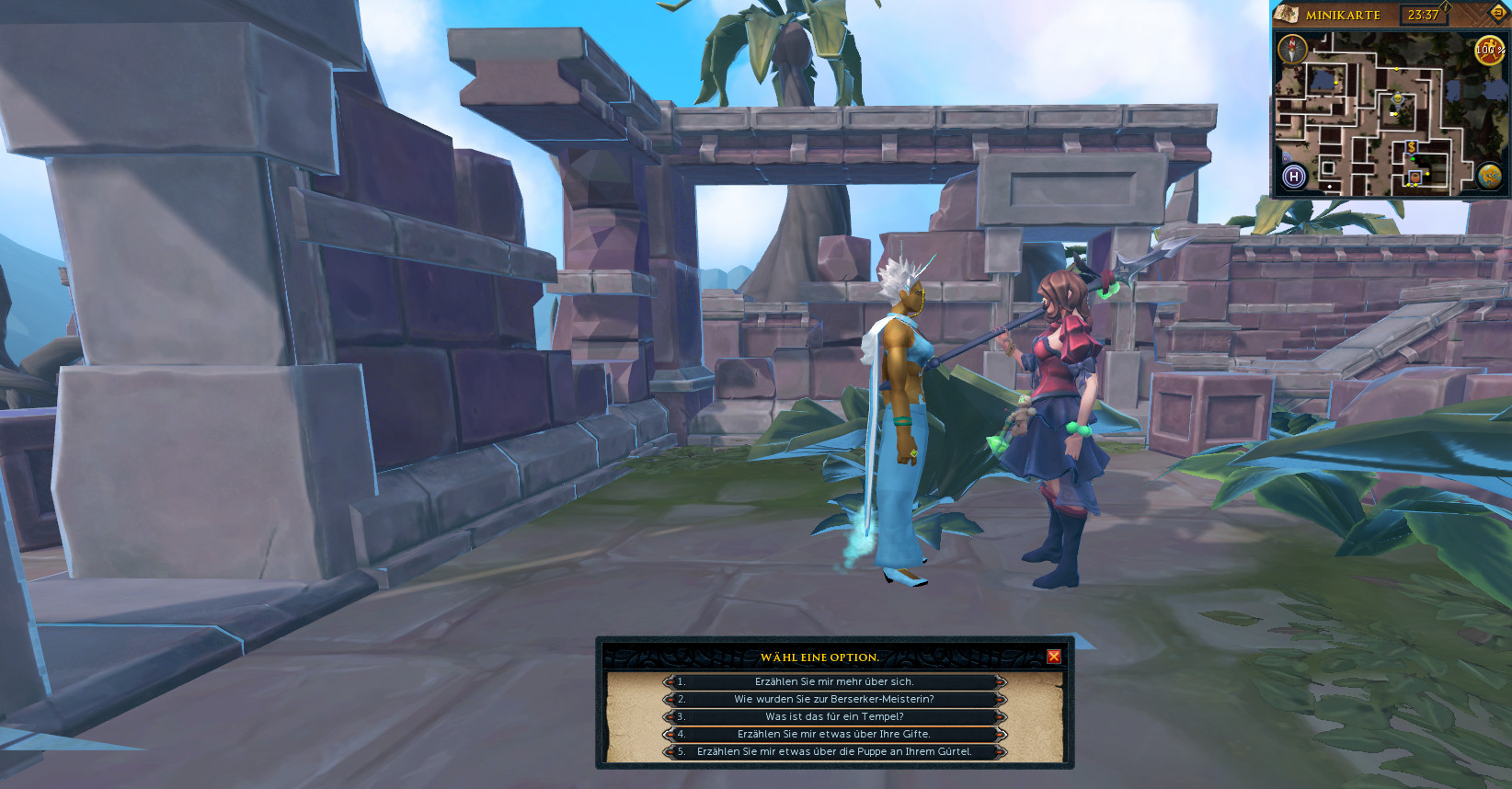Screen dimensions: 1512x789
Task: Pick the option about 'Ihre Gifte'
Action: [834, 734]
